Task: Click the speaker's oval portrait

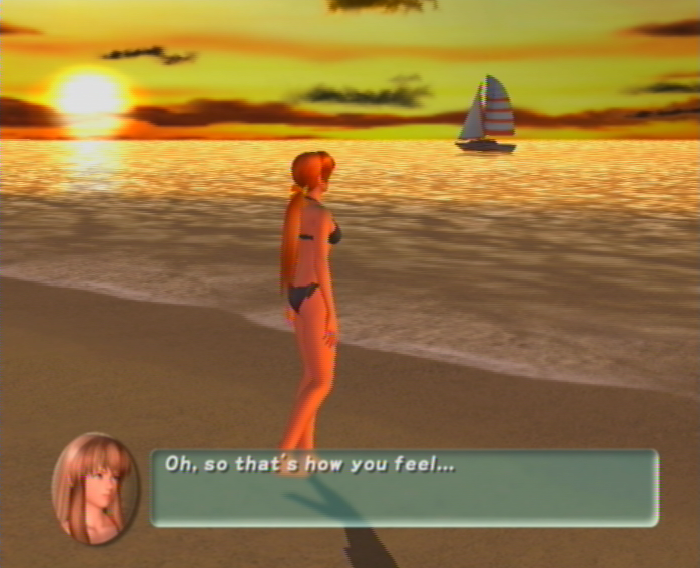Action: tap(95, 488)
